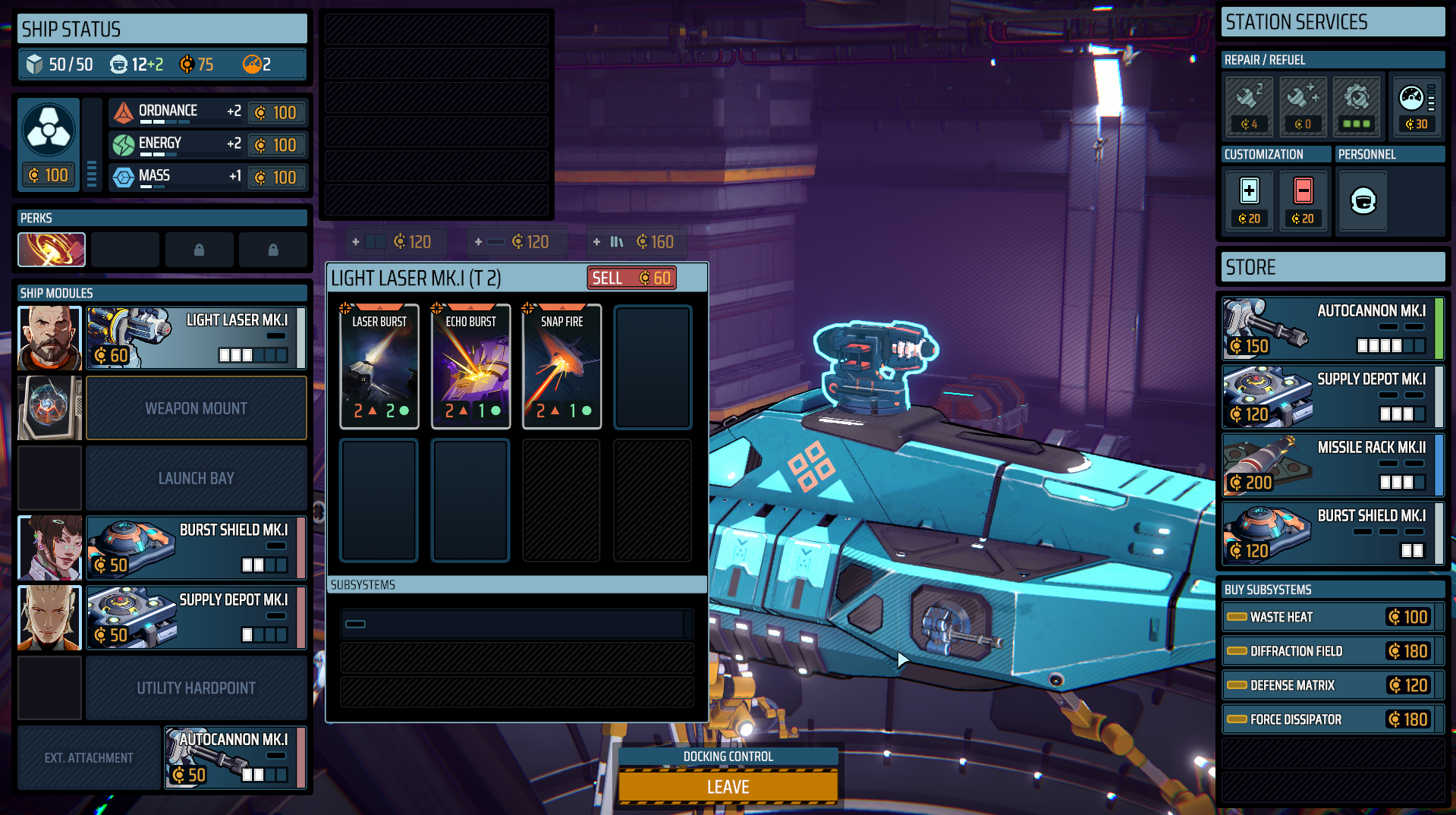This screenshot has height=815, width=1456.
Task: Sell the Light Laser Mk.I for 60
Action: pos(631,278)
